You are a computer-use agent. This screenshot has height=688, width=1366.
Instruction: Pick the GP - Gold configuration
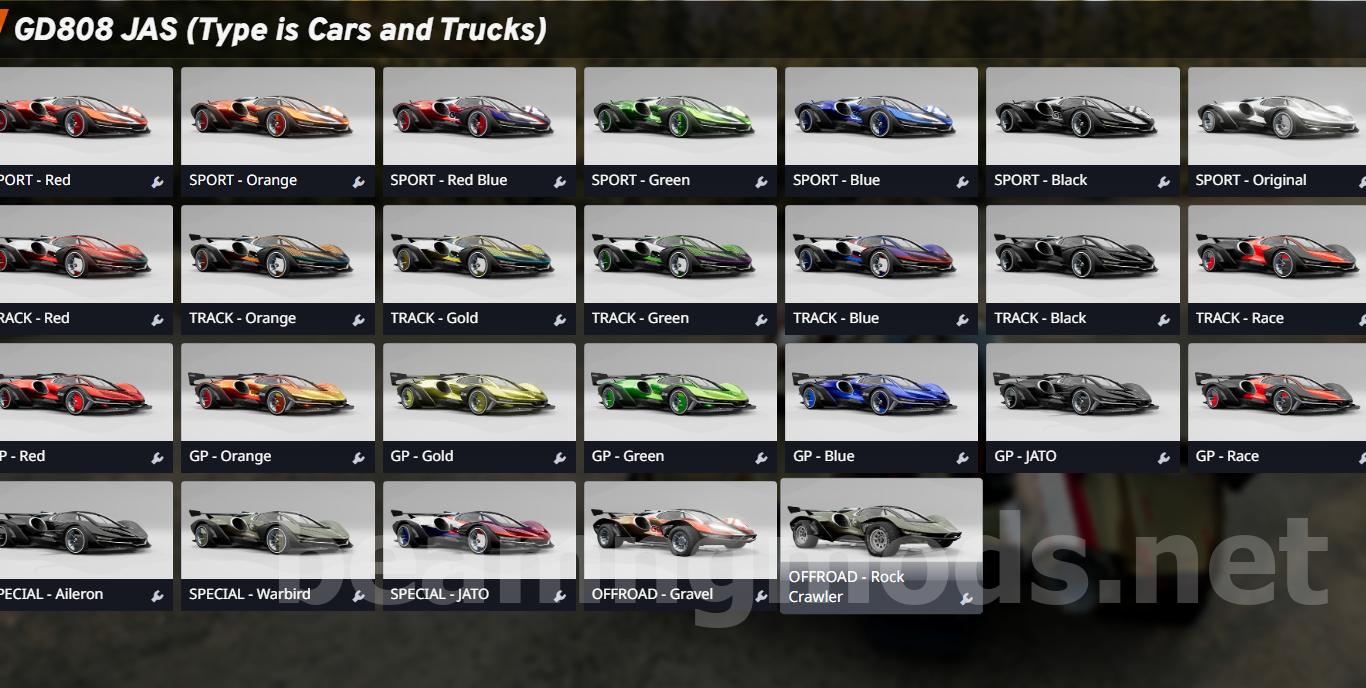479,394
